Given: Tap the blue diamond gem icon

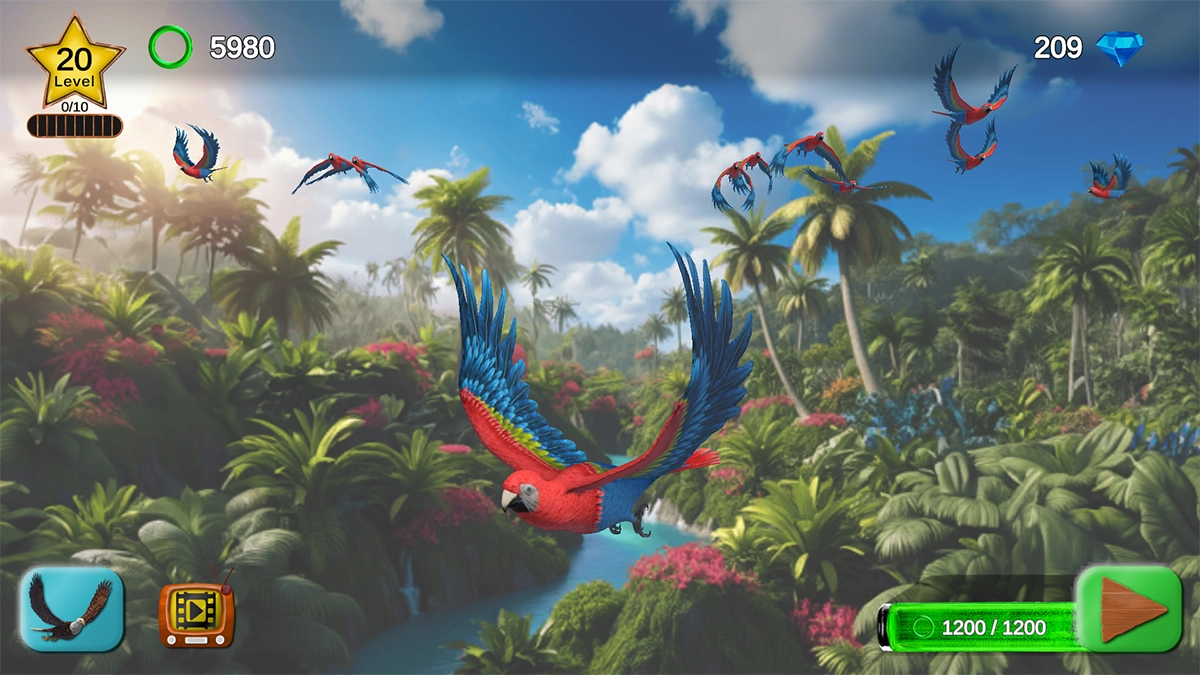Looking at the screenshot, I should (1119, 48).
